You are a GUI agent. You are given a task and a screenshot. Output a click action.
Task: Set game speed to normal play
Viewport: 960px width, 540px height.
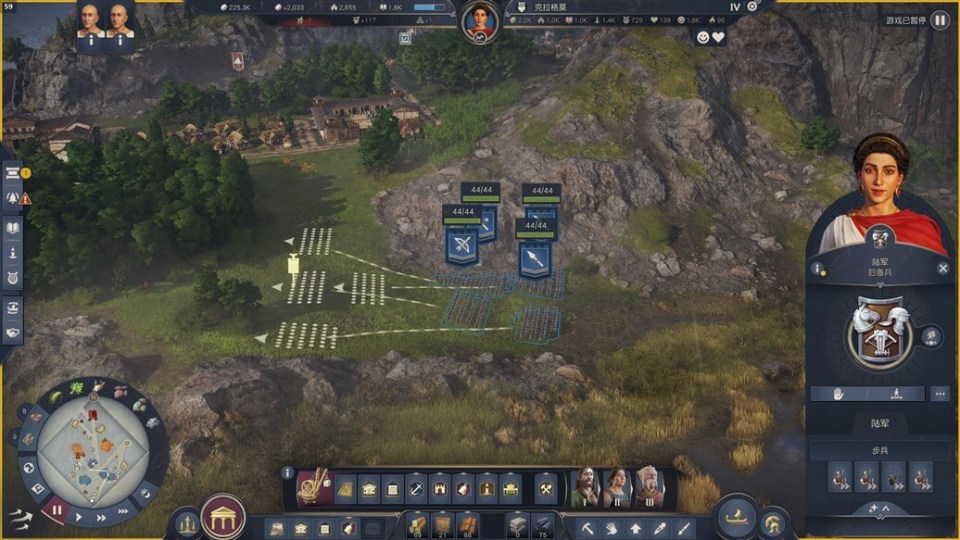(x=80, y=517)
